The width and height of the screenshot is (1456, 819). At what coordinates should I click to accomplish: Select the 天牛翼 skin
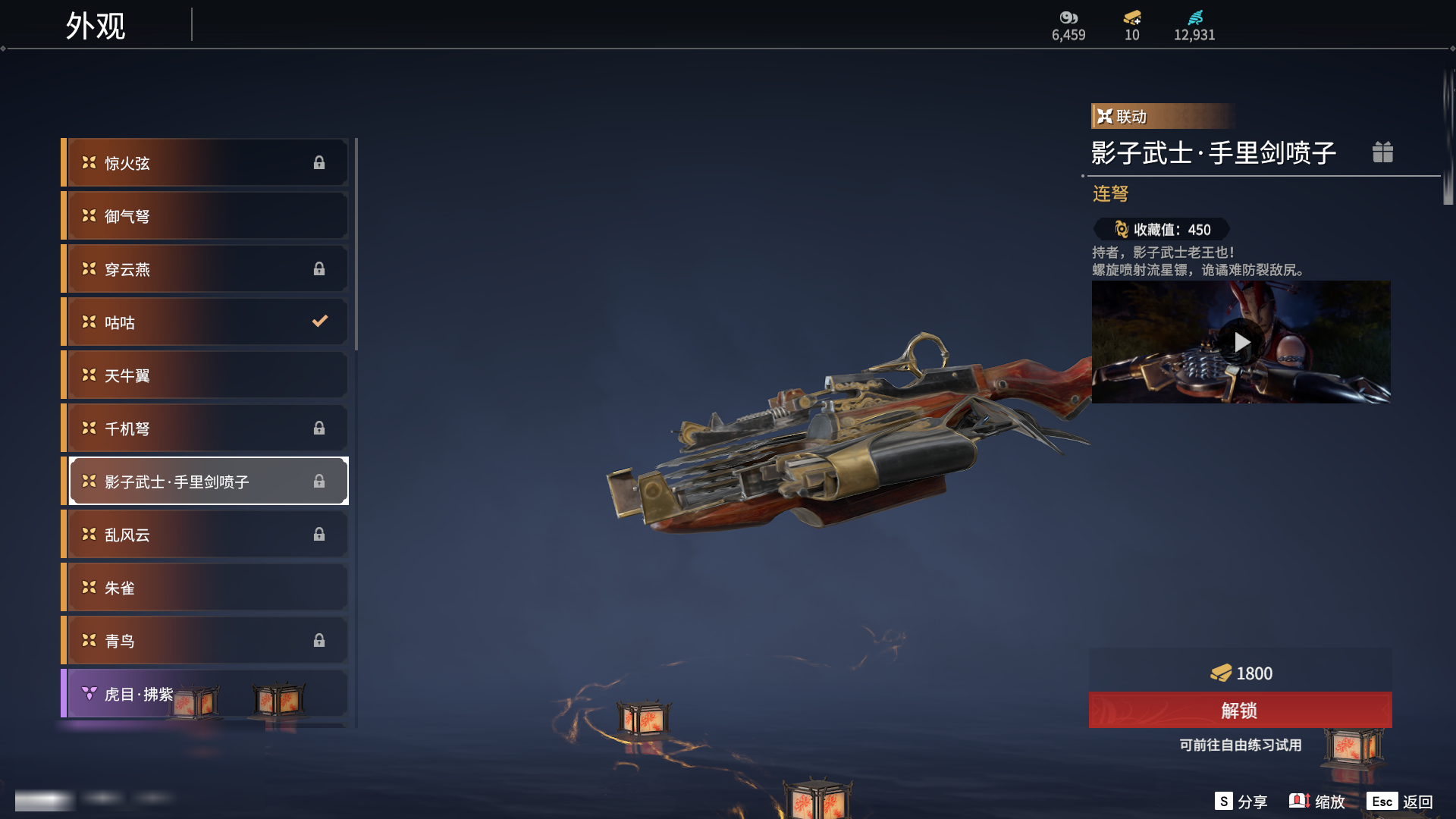click(205, 375)
